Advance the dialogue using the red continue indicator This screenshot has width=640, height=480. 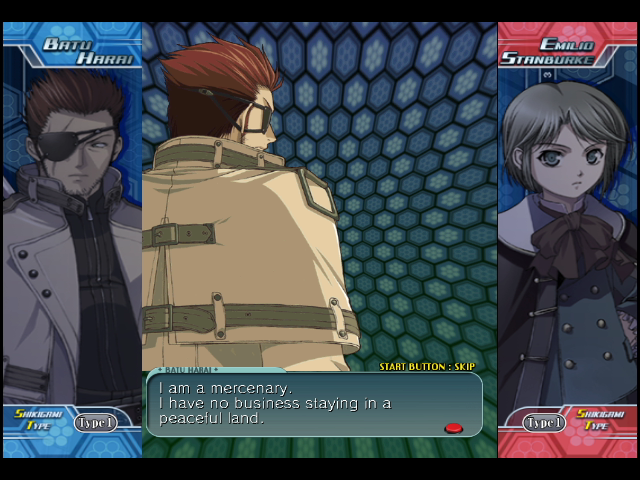pyautogui.click(x=453, y=428)
